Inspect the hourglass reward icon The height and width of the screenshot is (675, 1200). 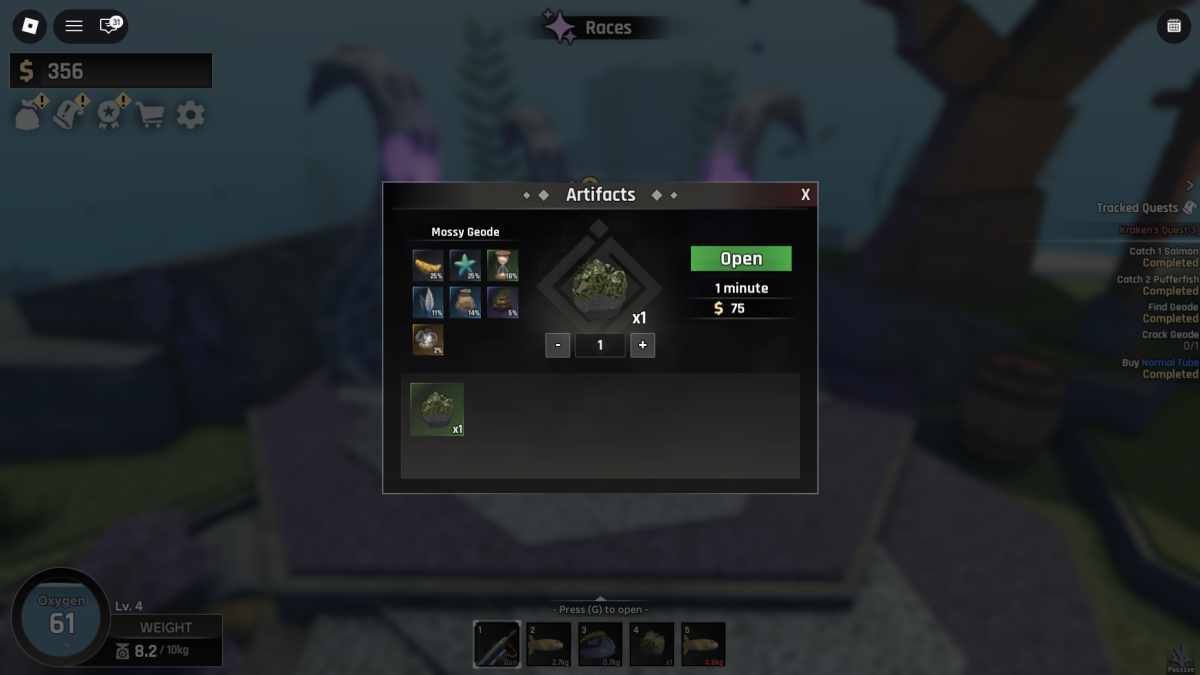[x=502, y=265]
